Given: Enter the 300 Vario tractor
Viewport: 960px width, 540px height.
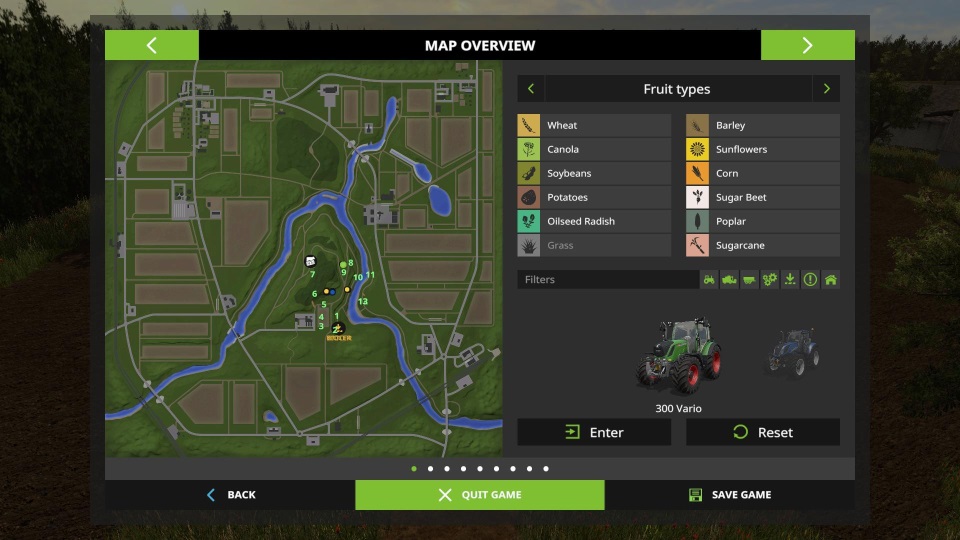Looking at the screenshot, I should (594, 432).
